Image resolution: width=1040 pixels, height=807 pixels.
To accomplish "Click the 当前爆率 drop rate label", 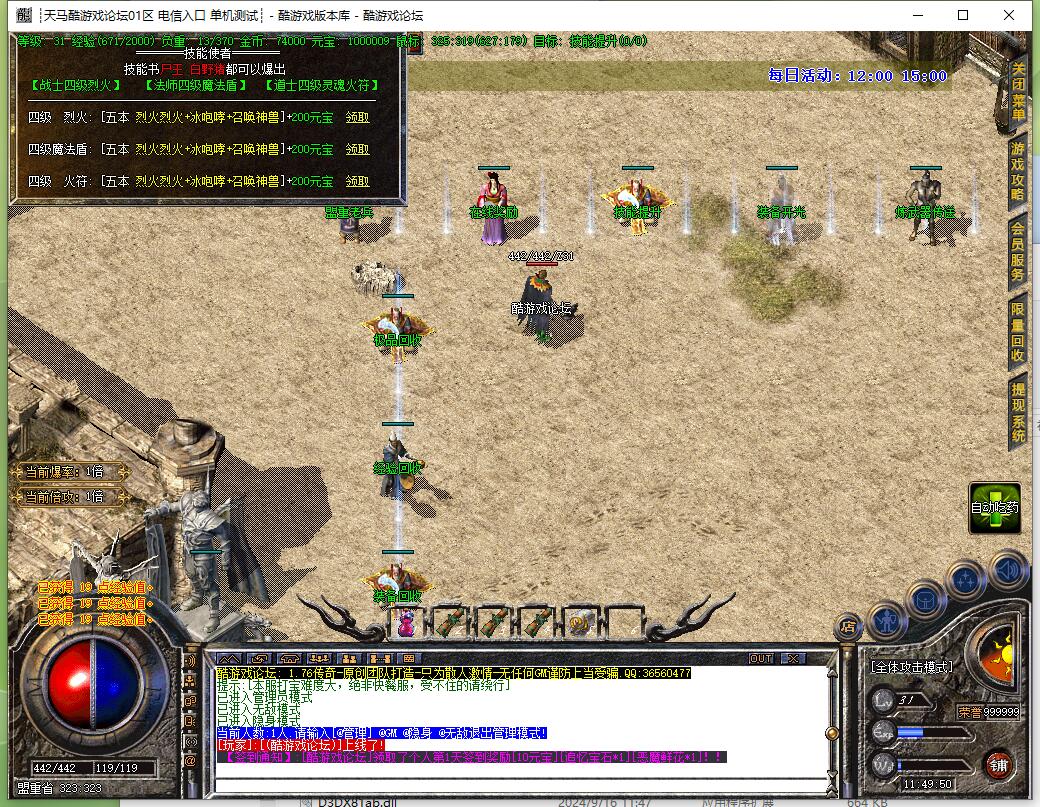I will pyautogui.click(x=64, y=472).
